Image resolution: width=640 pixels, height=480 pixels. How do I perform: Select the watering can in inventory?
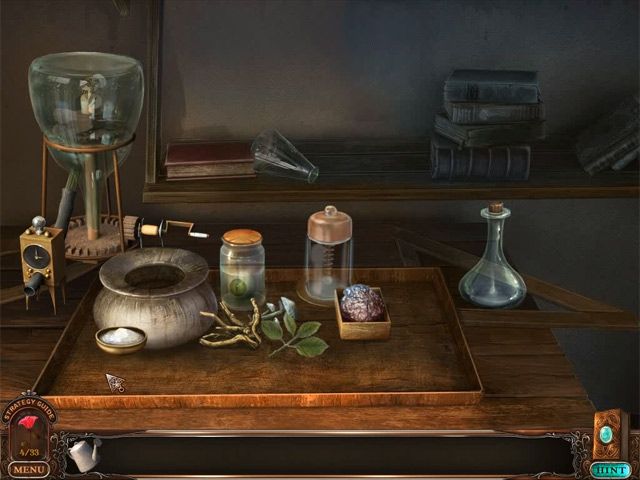(84, 453)
